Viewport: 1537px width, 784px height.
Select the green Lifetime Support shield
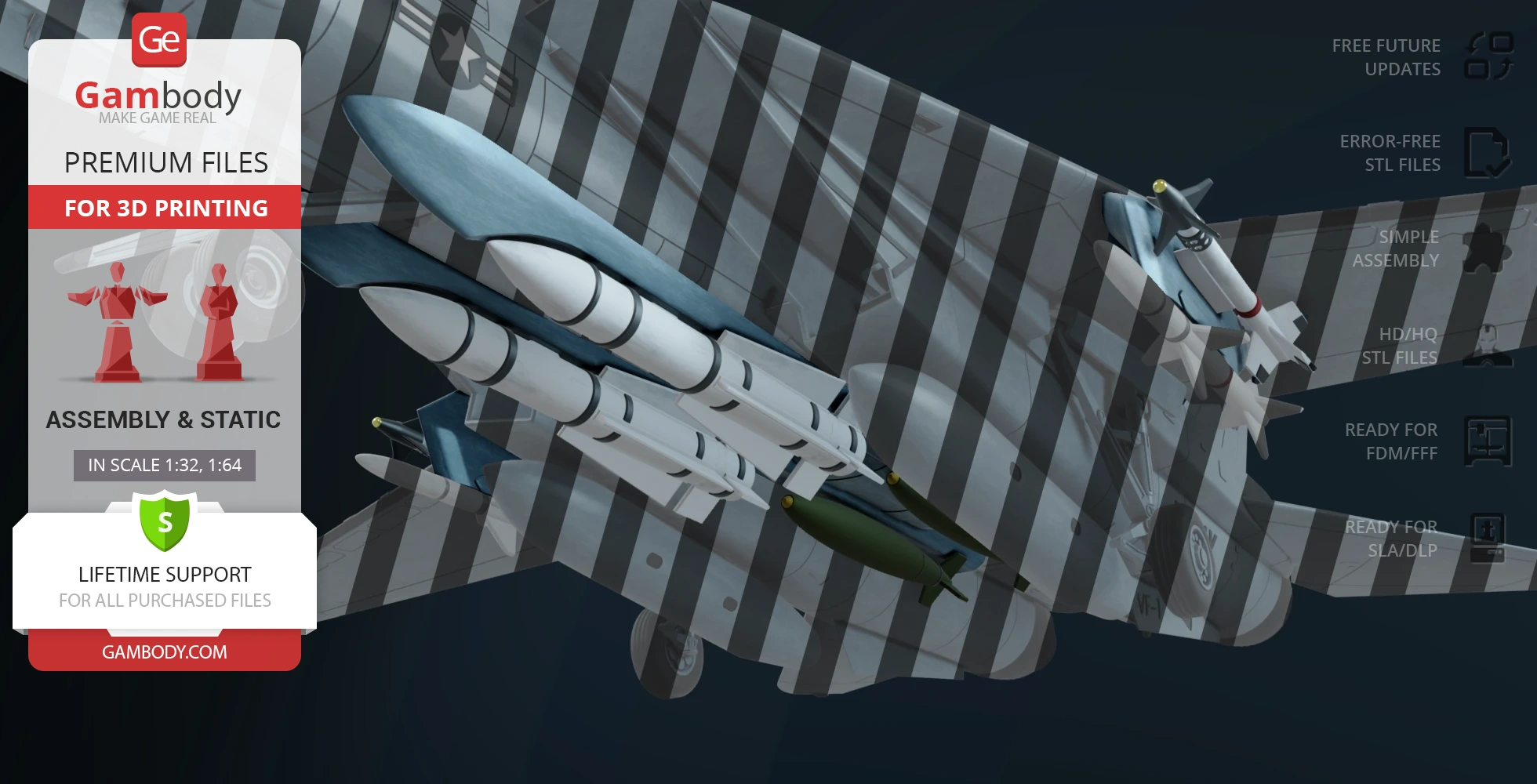point(165,521)
